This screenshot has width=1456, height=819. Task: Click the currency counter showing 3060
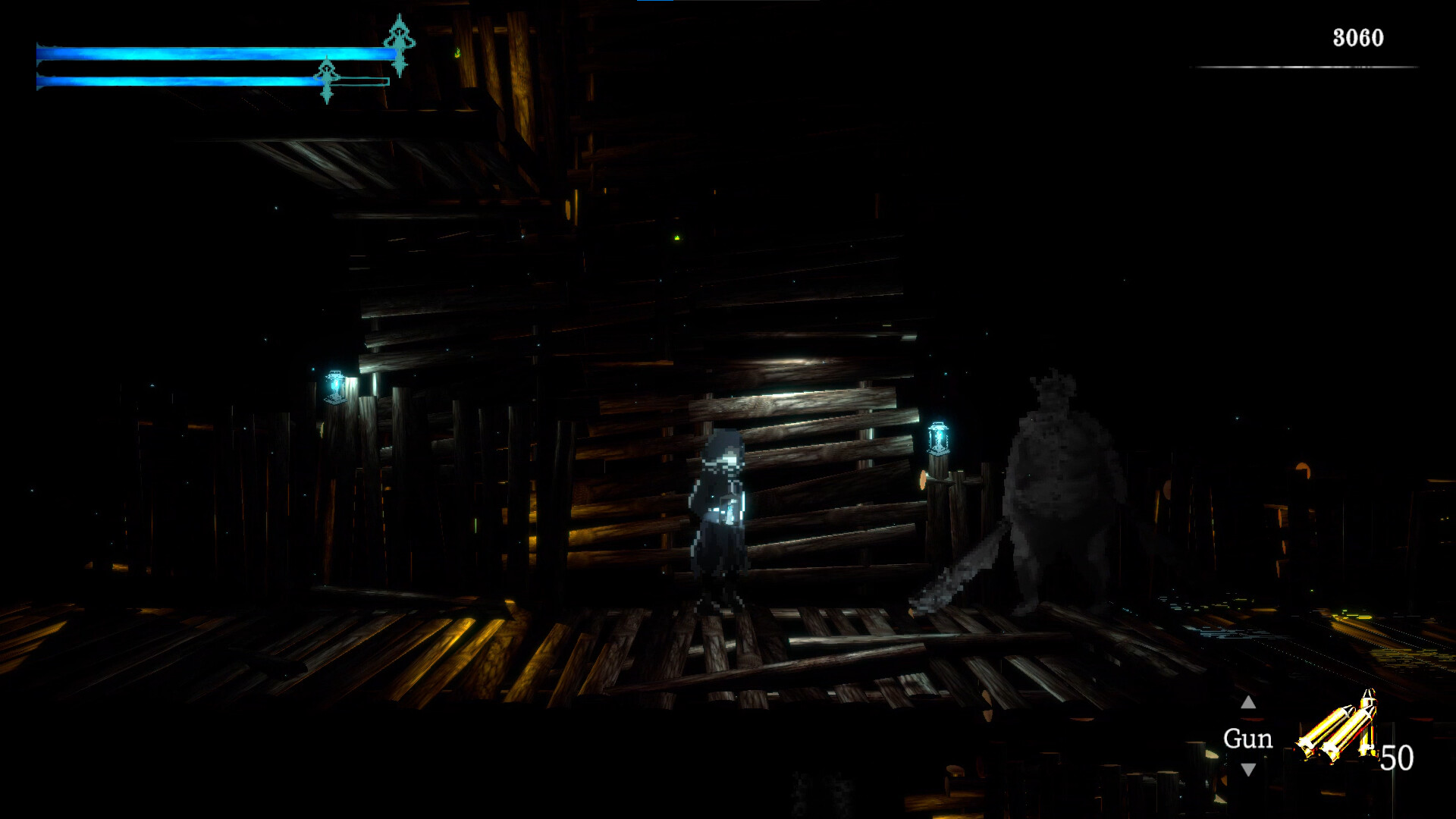click(1360, 35)
